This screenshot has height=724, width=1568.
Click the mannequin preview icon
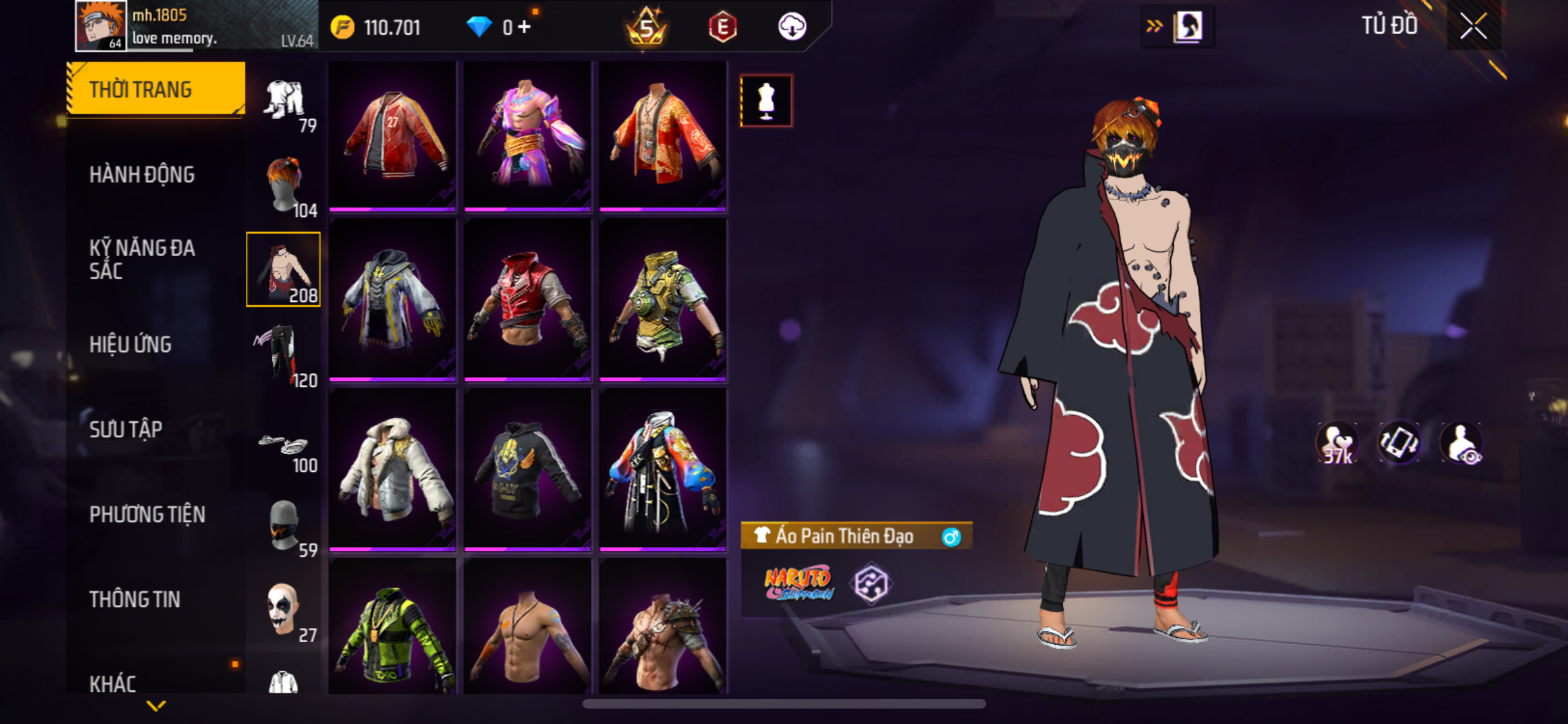click(766, 101)
